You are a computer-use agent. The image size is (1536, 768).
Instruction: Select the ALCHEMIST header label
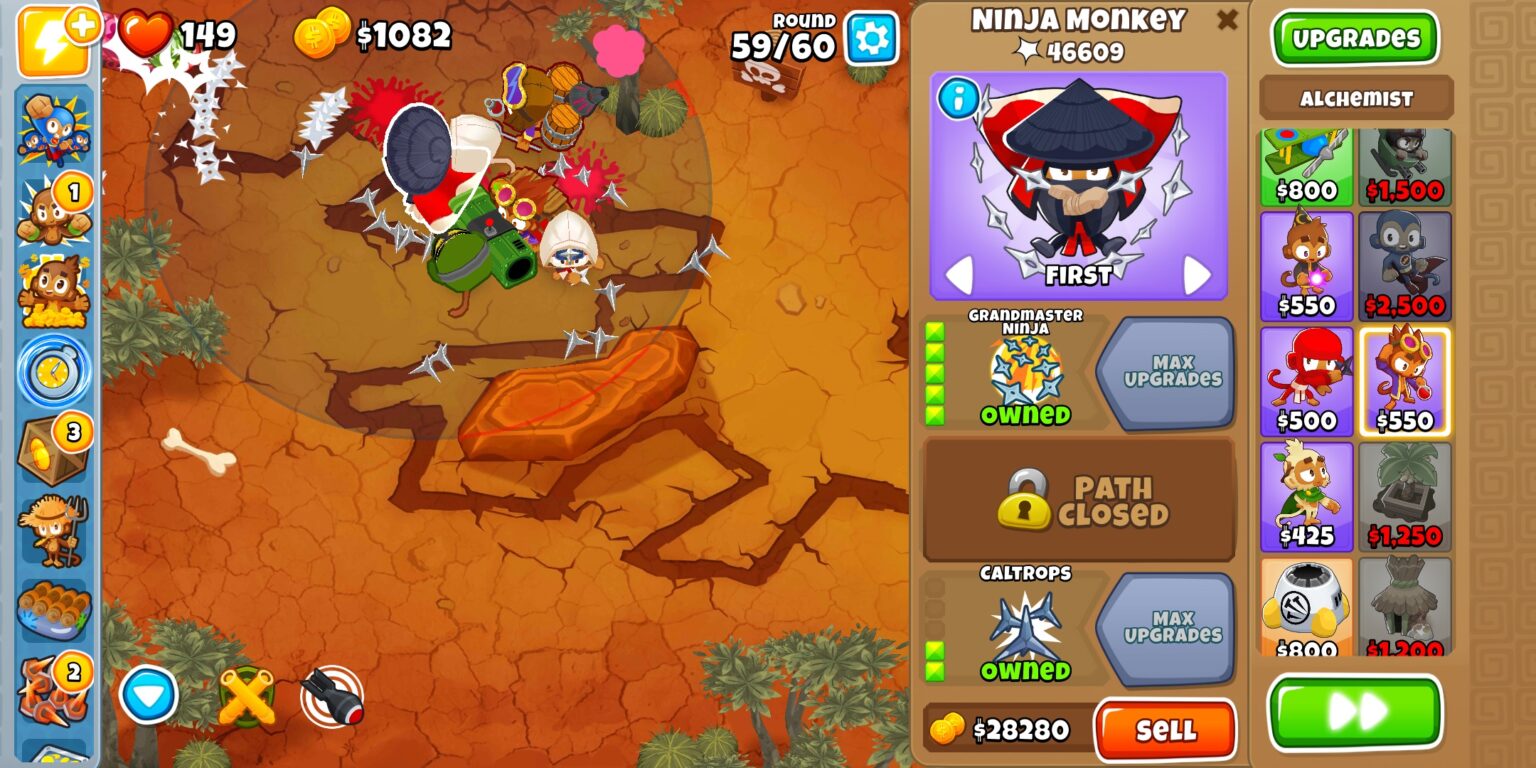(1356, 98)
